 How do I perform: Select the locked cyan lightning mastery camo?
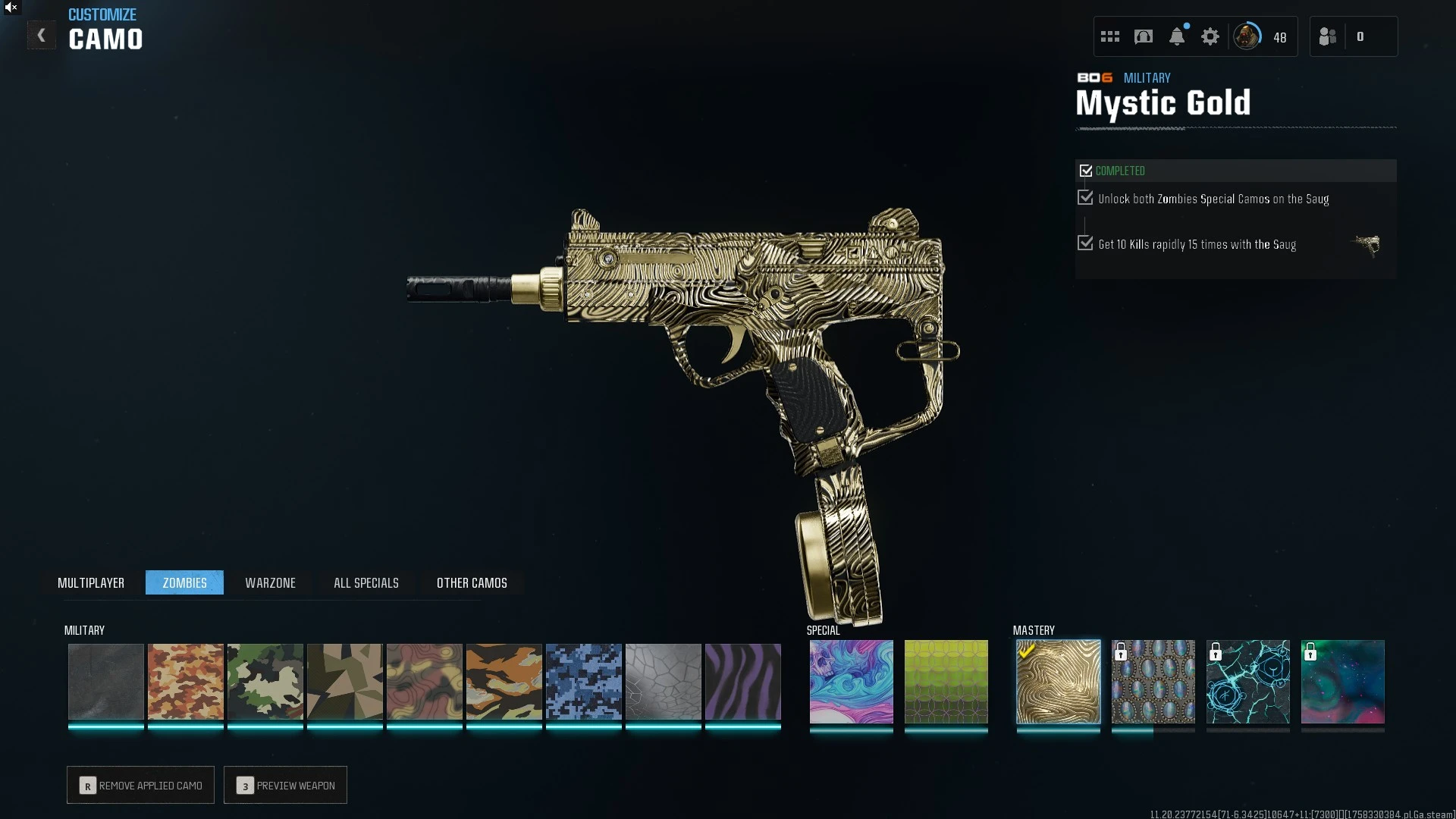[x=1247, y=681]
